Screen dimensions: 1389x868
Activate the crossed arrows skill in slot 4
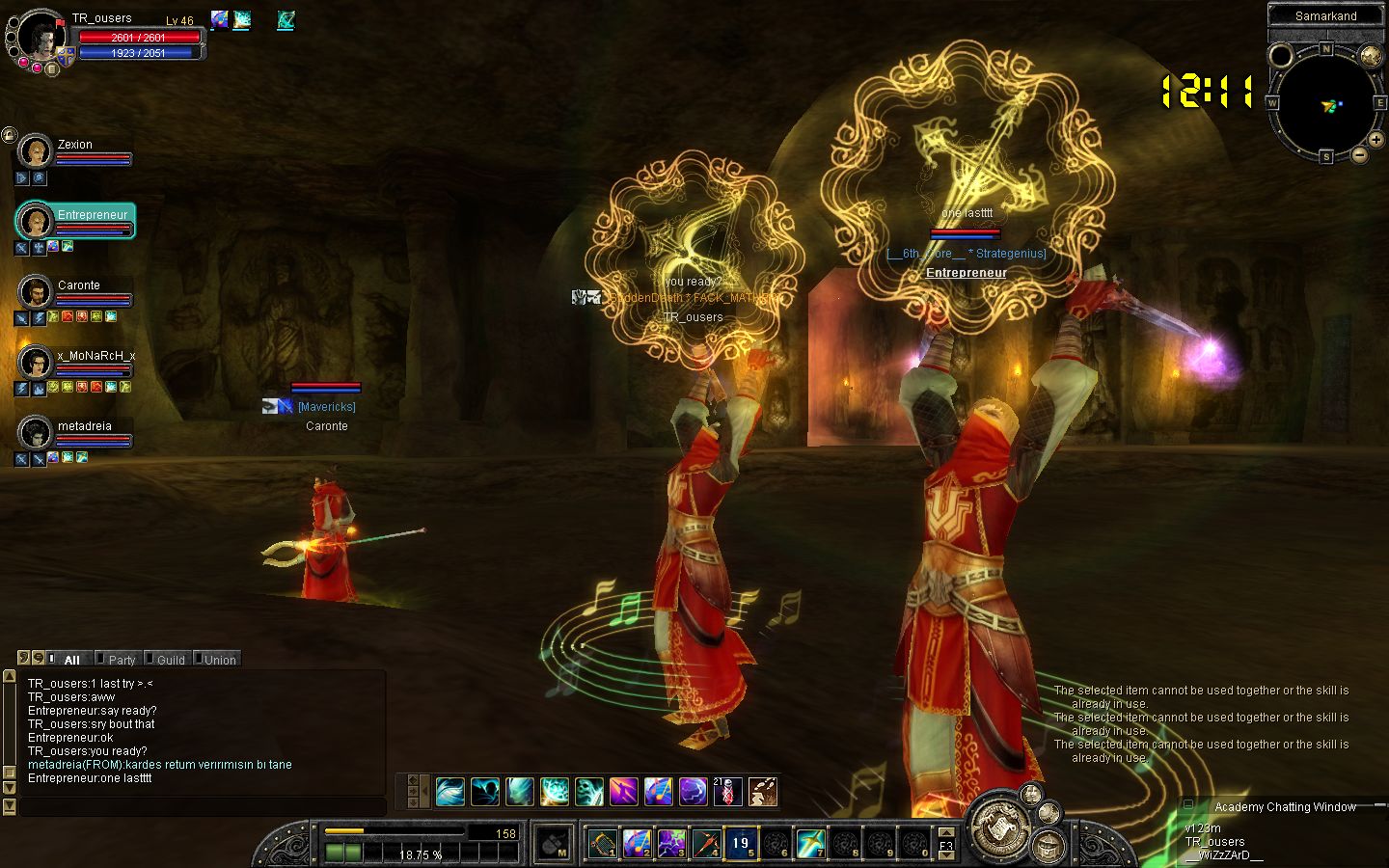706,843
